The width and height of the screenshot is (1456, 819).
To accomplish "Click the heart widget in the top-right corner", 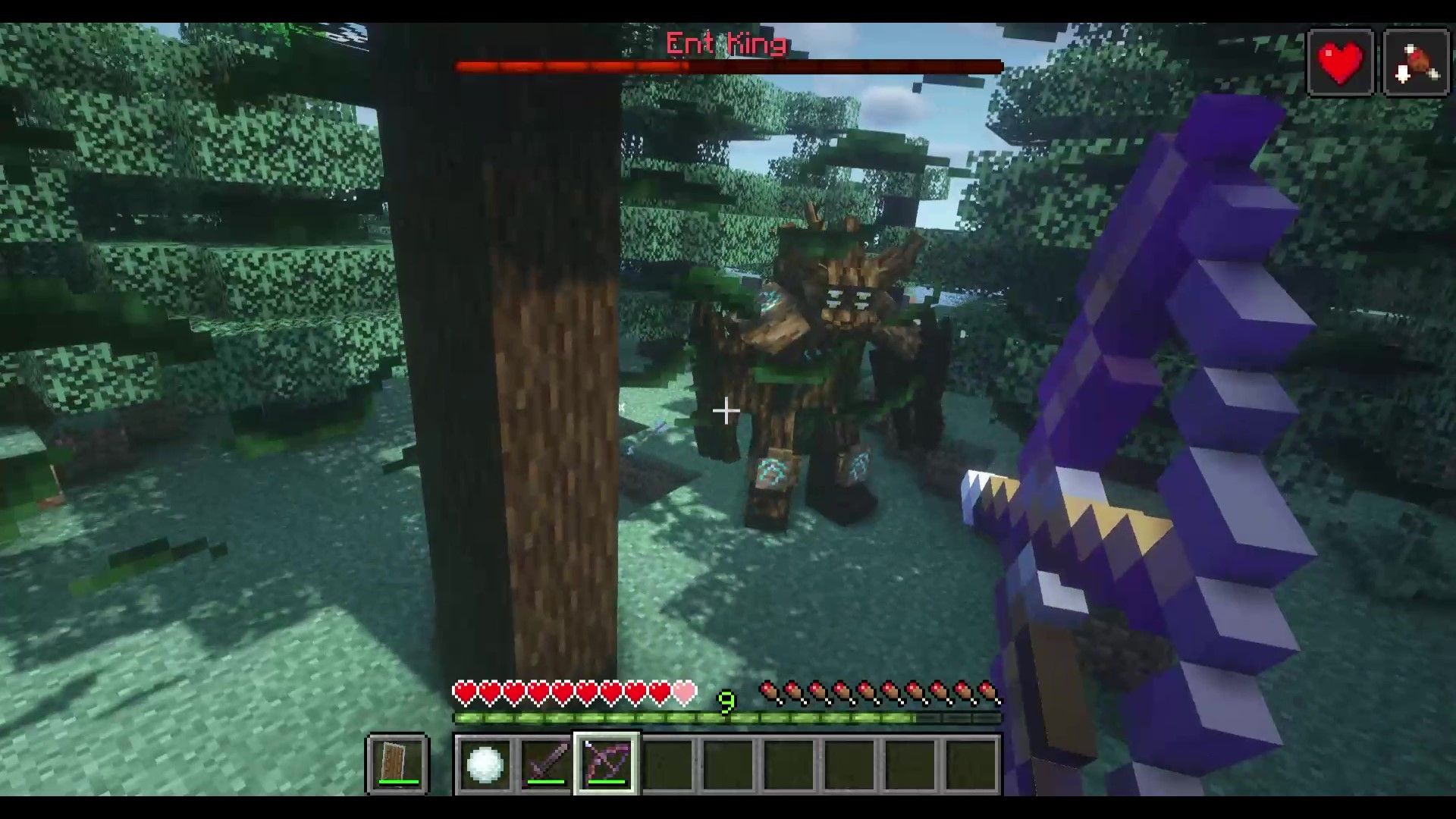I will pyautogui.click(x=1341, y=61).
